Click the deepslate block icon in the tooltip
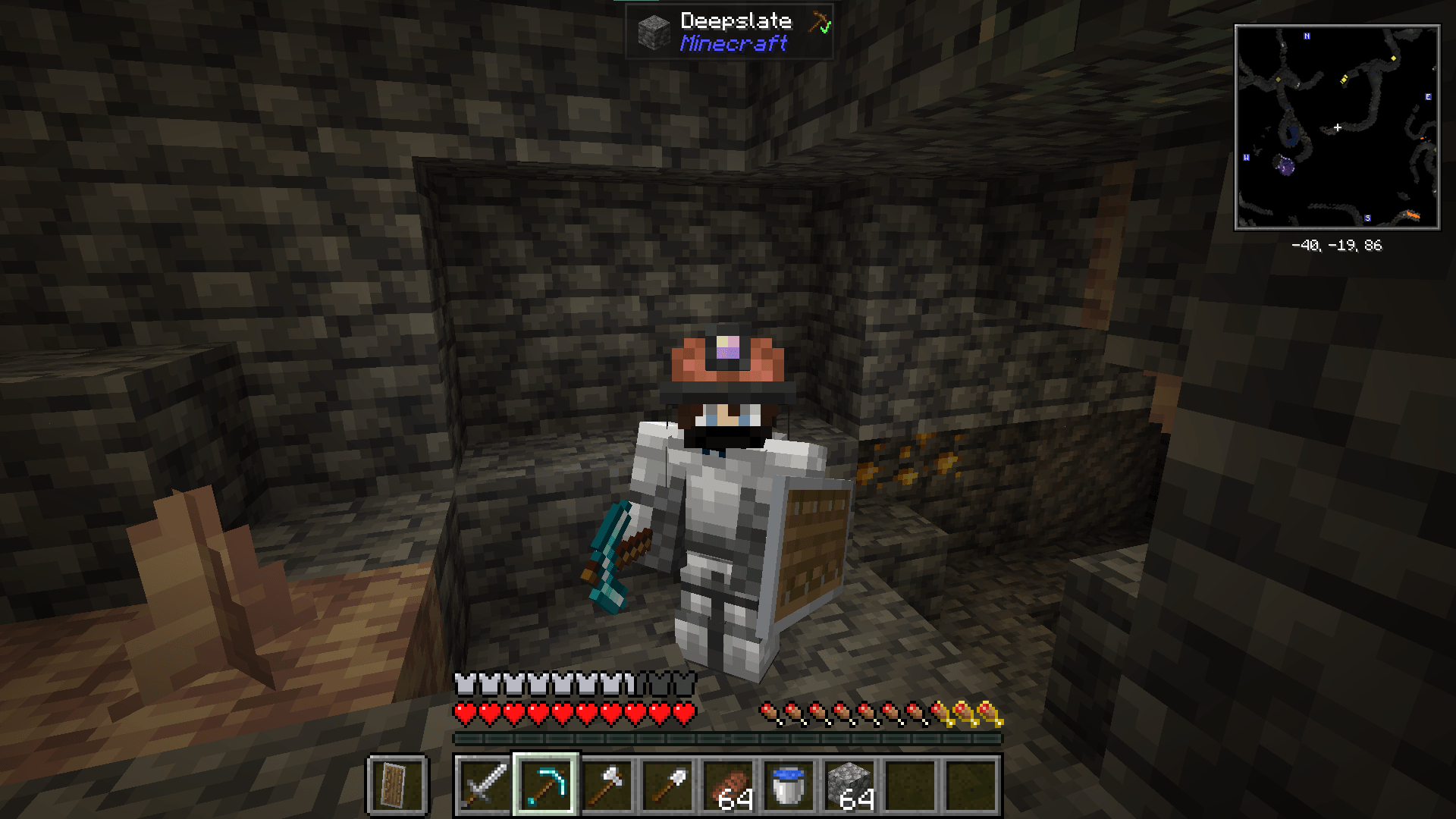 (x=654, y=30)
